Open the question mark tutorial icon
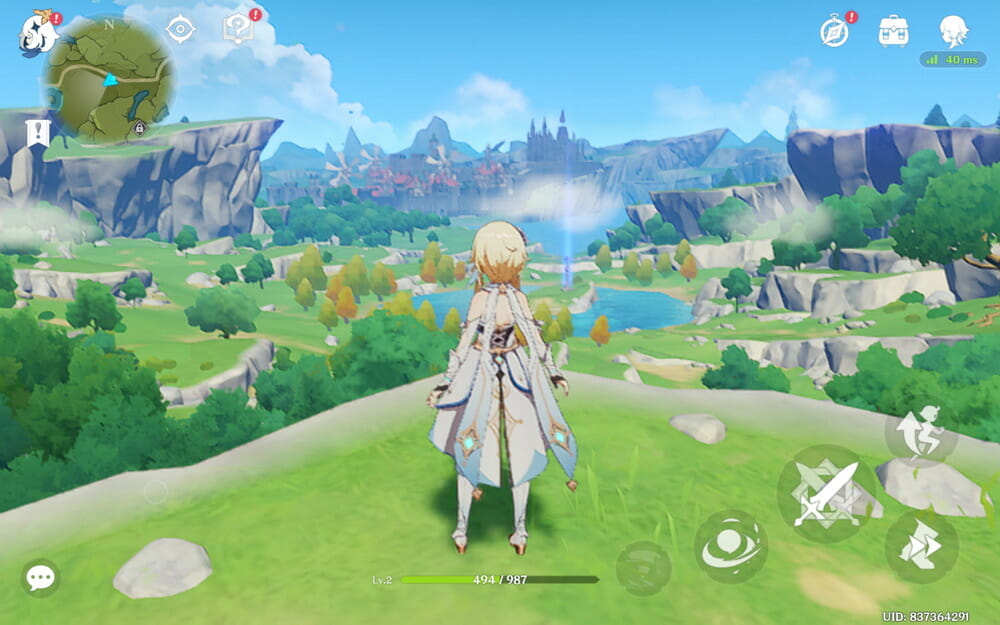Viewport: 1000px width, 625px height. [x=236, y=30]
